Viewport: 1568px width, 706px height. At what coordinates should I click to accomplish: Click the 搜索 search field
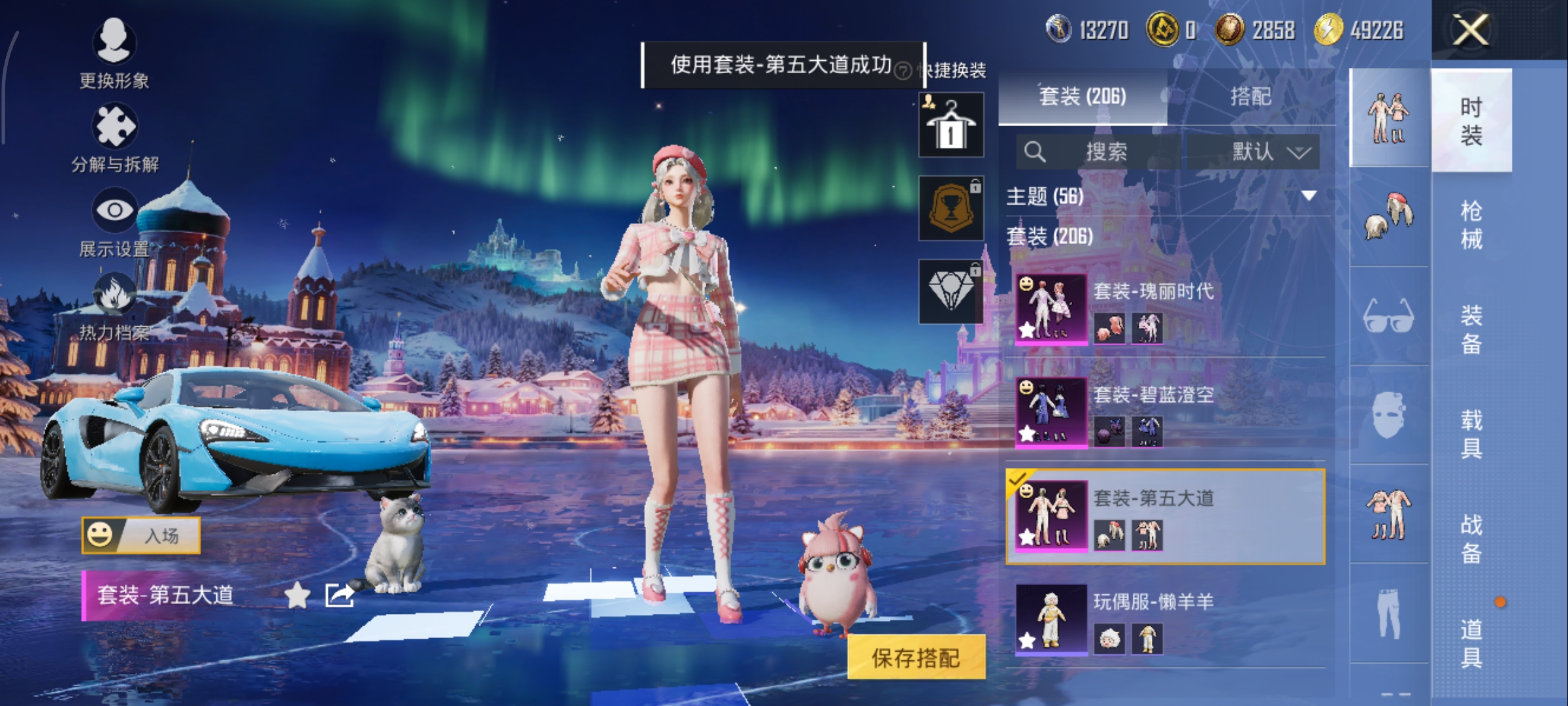[1098, 152]
